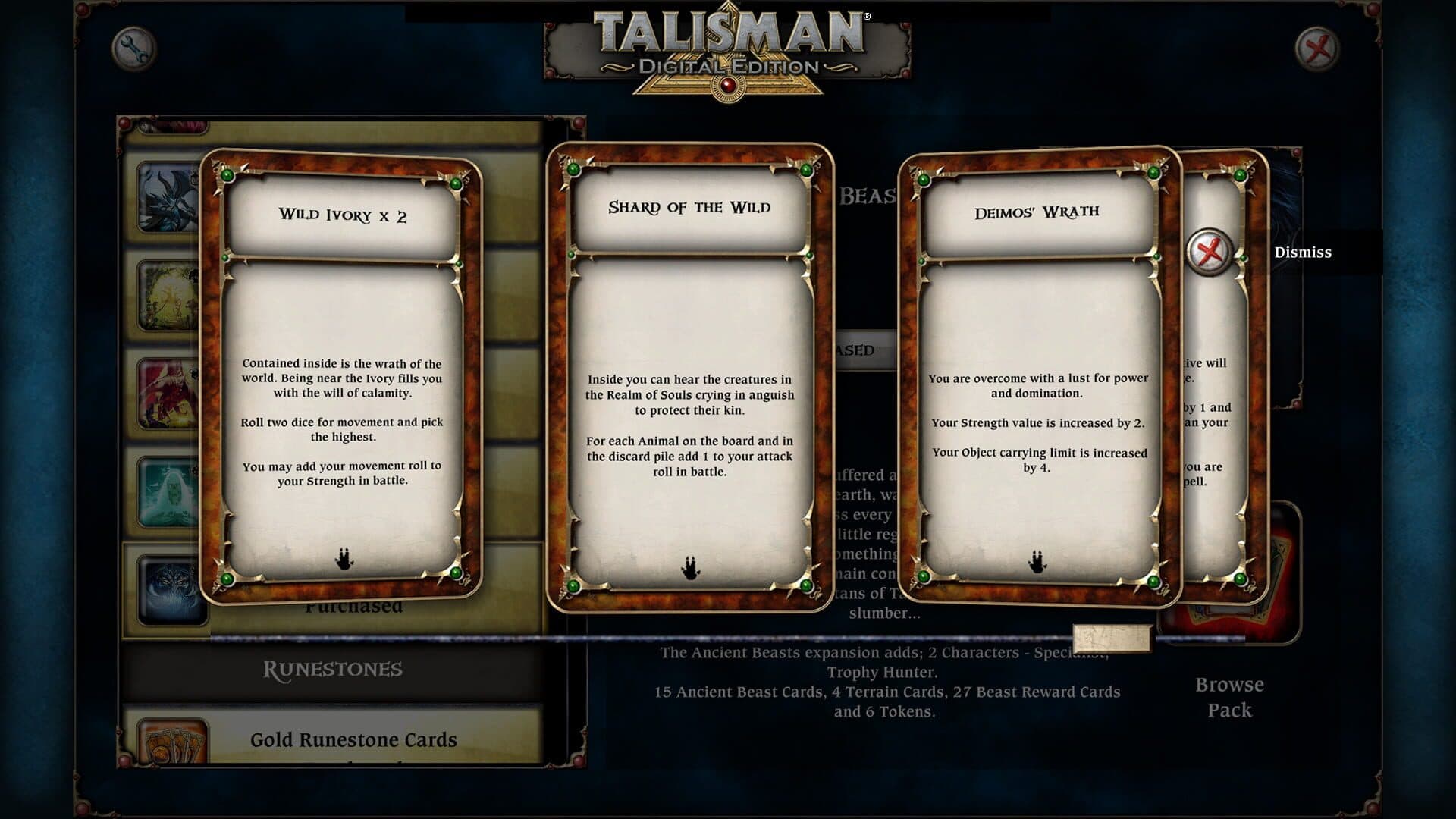
Task: Click the Browse Pack button
Action: point(1228,696)
